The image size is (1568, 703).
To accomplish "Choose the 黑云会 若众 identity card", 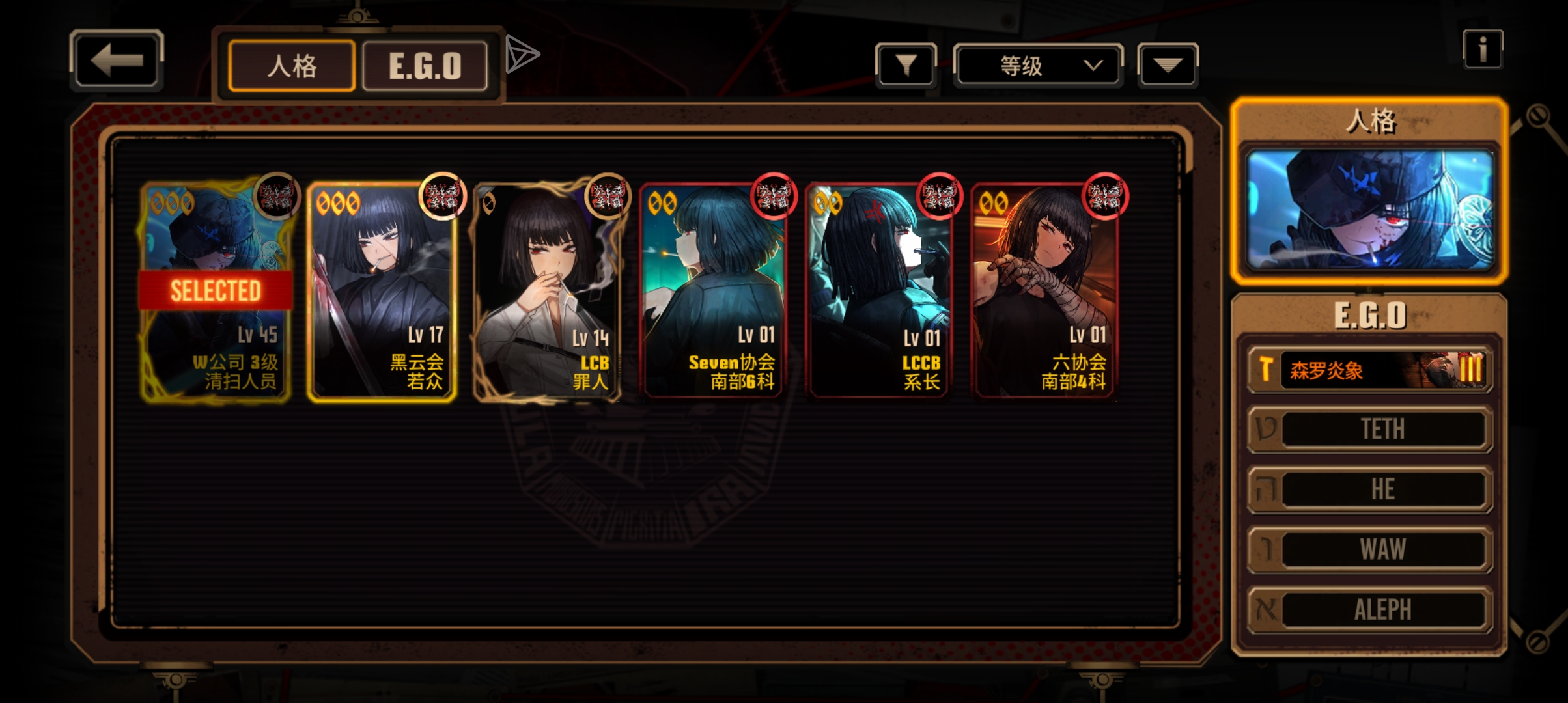I will click(x=382, y=291).
